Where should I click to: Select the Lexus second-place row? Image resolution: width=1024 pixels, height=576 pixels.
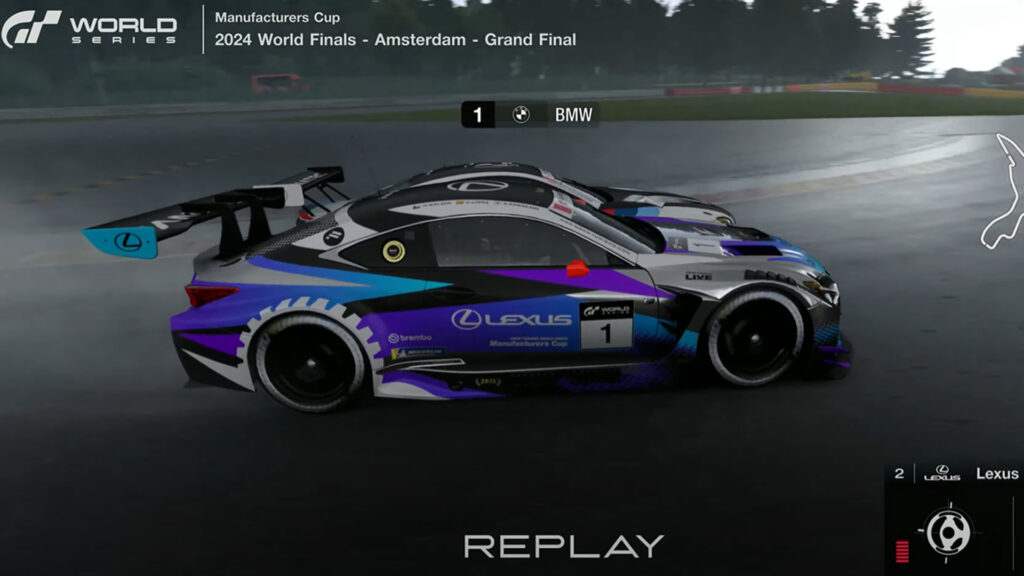click(x=955, y=473)
